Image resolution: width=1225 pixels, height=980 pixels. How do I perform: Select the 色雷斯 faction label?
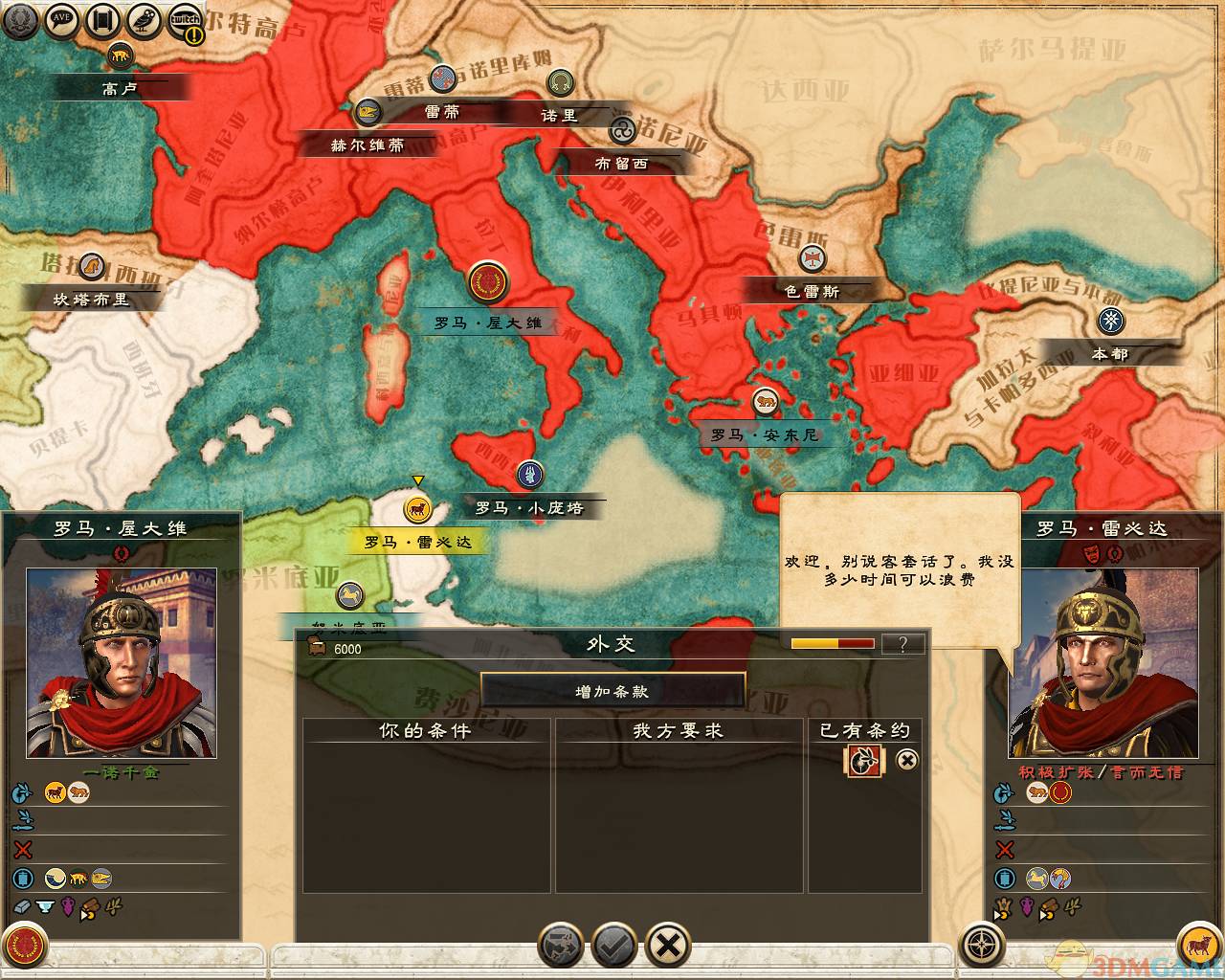tap(812, 291)
